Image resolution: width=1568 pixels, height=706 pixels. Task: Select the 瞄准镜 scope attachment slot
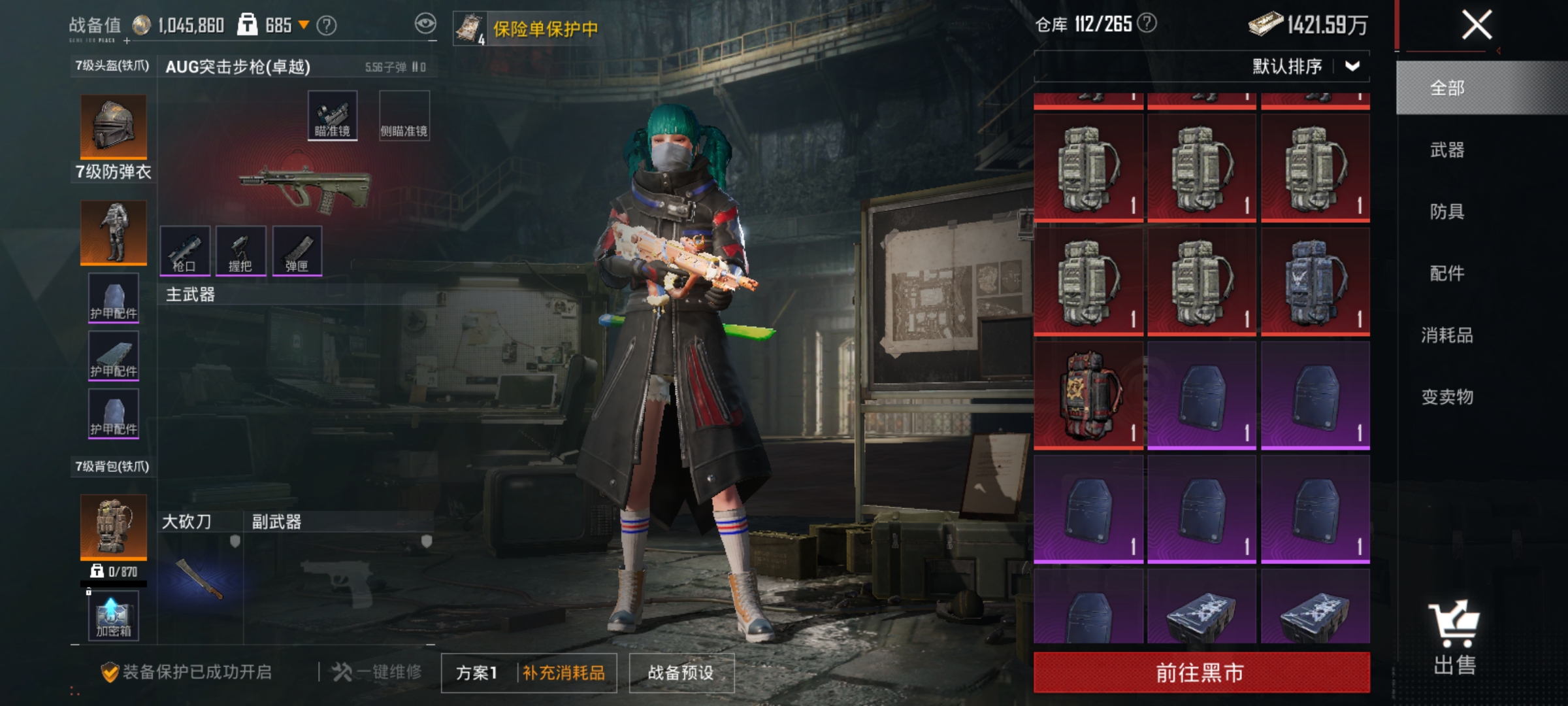332,114
